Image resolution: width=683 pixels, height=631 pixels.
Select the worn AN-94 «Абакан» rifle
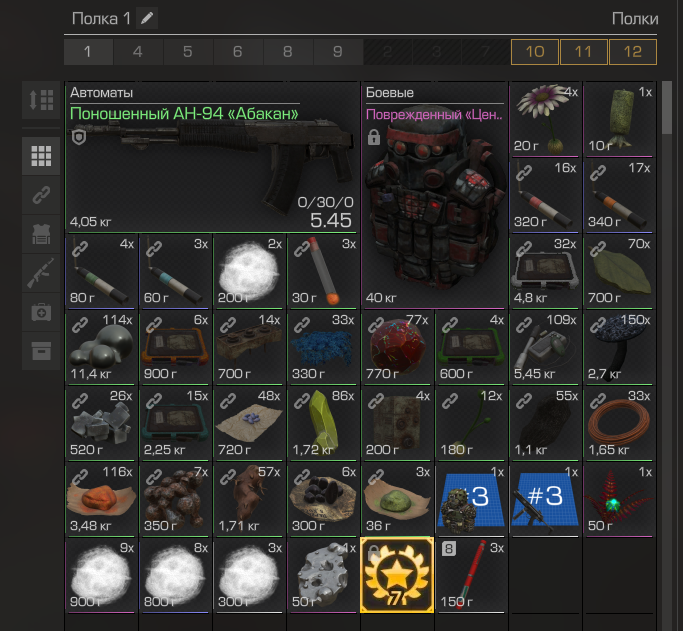(211, 157)
